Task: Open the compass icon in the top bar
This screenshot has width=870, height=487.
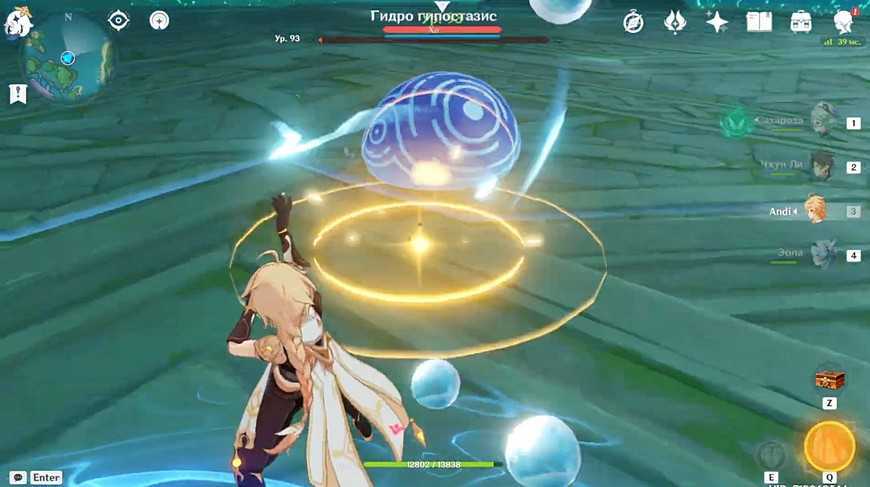Action: click(633, 22)
